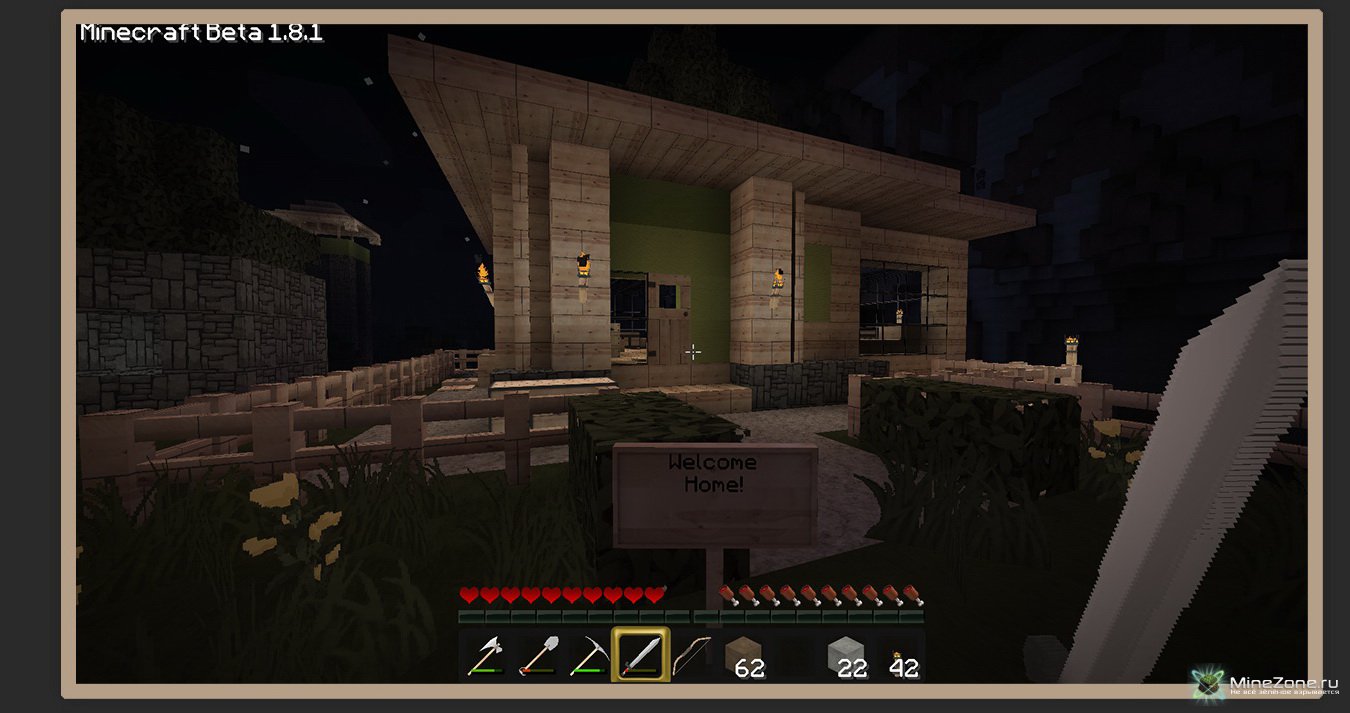Select the shovel hotbar slot
This screenshot has width=1350, height=713.
[537, 656]
